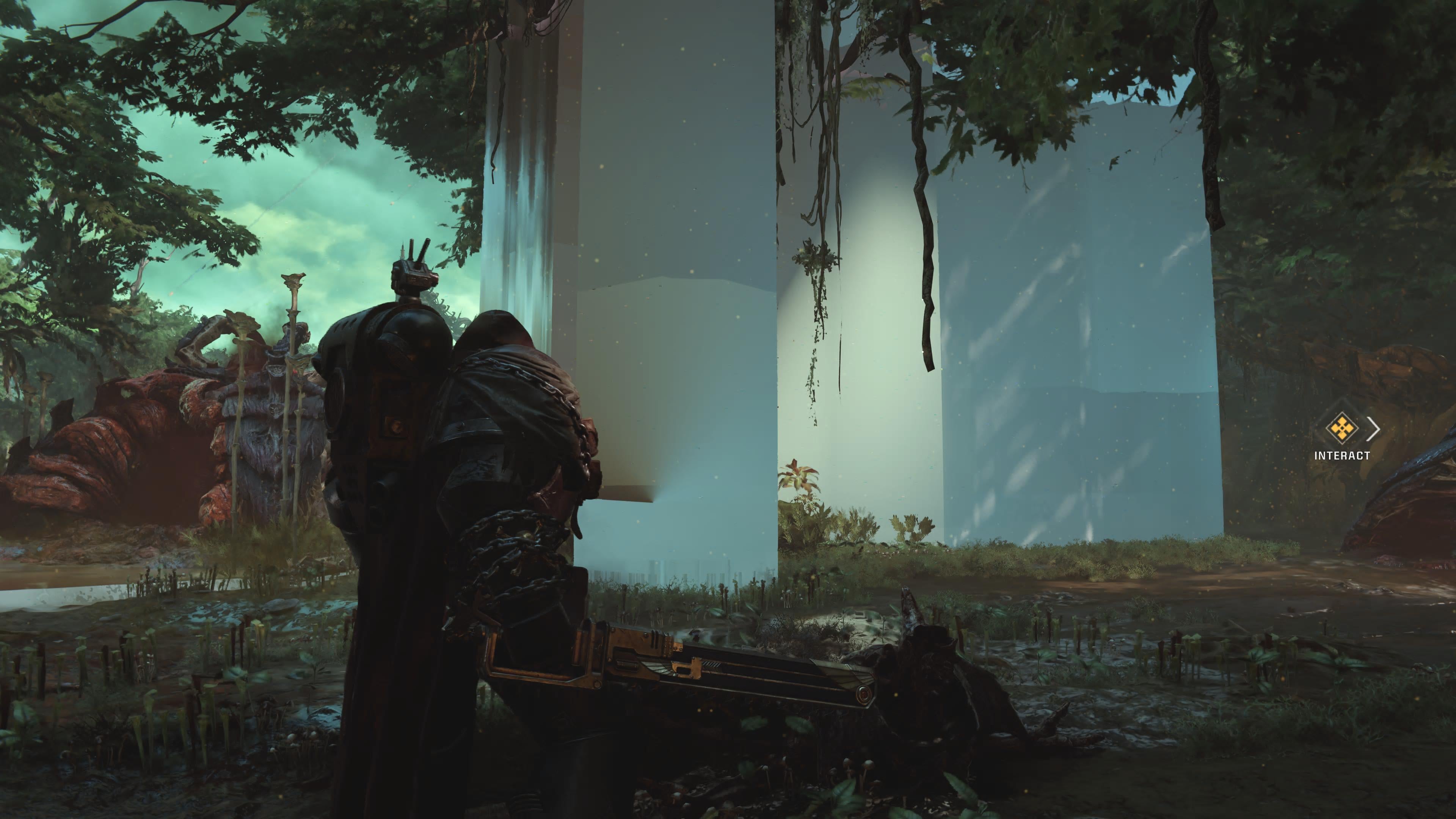
Task: Select the yellow INTERACT diamond marker
Action: (1342, 428)
